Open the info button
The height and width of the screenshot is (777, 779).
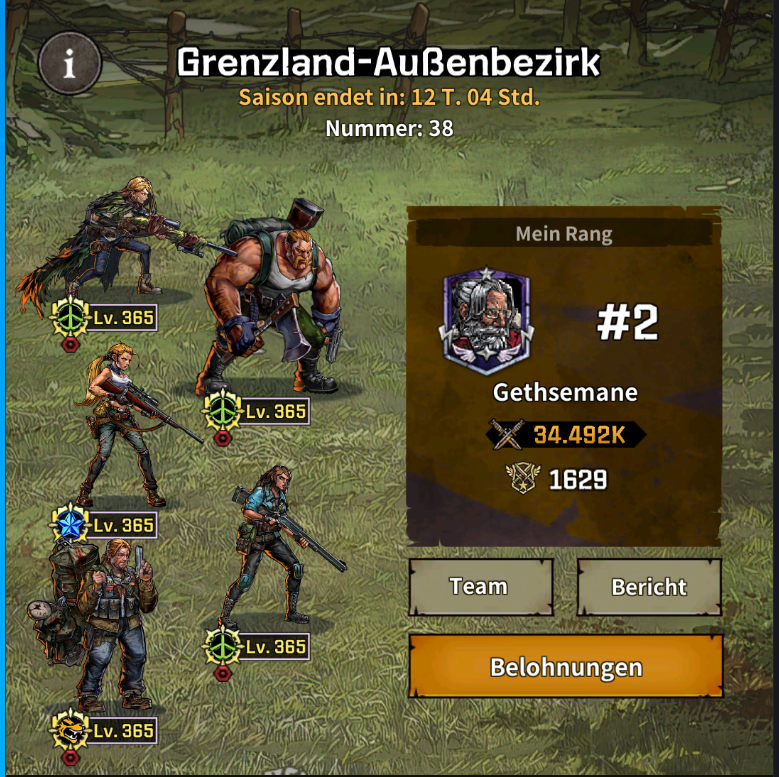tap(69, 64)
